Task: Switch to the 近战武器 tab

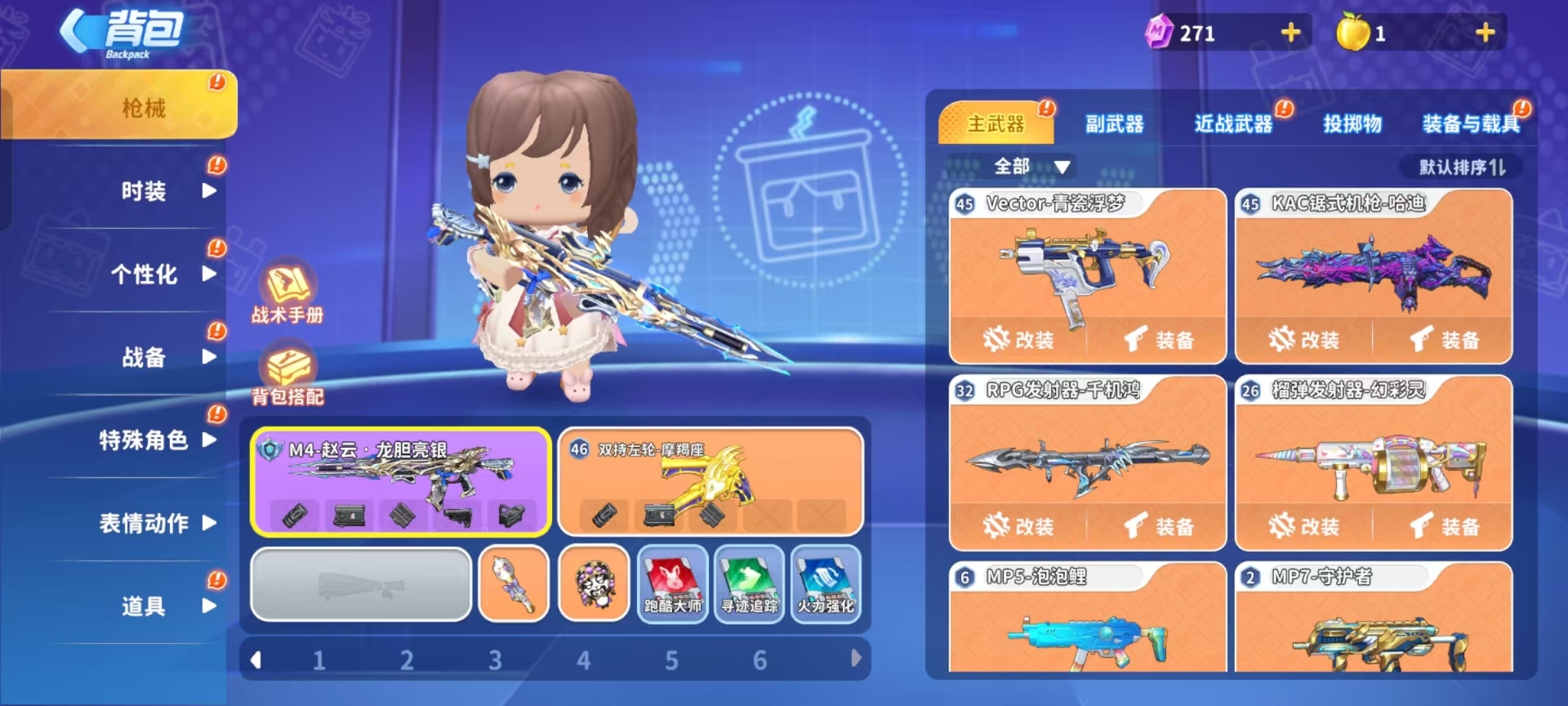Action: point(1233,124)
